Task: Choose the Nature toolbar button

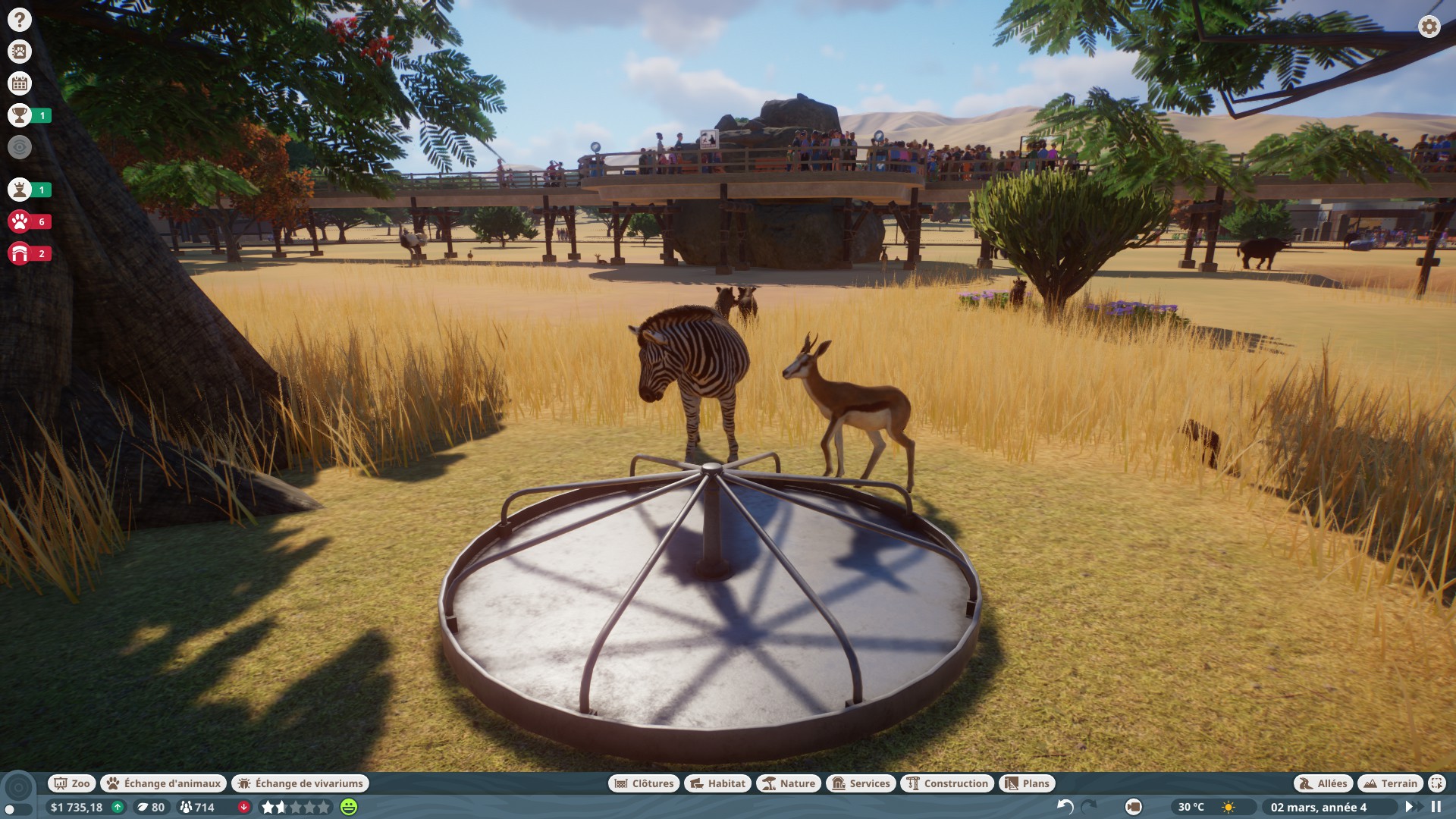Action: tap(789, 783)
